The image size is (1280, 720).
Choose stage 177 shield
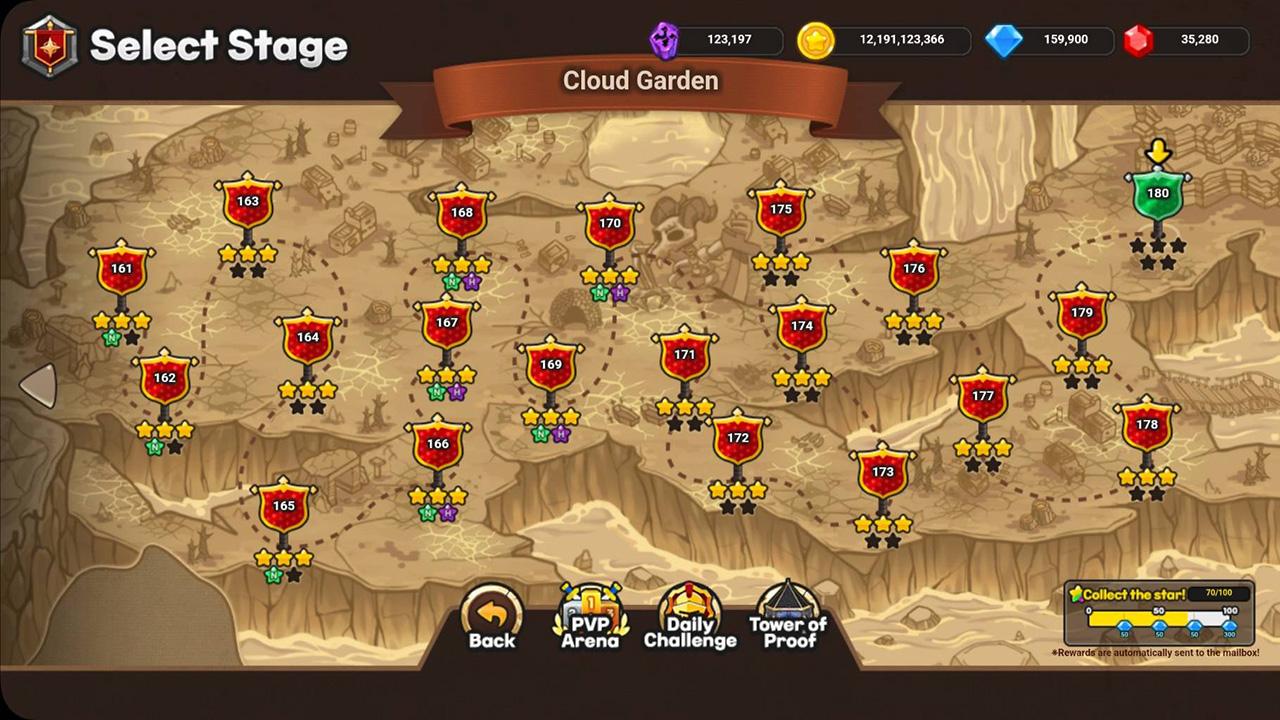point(983,398)
